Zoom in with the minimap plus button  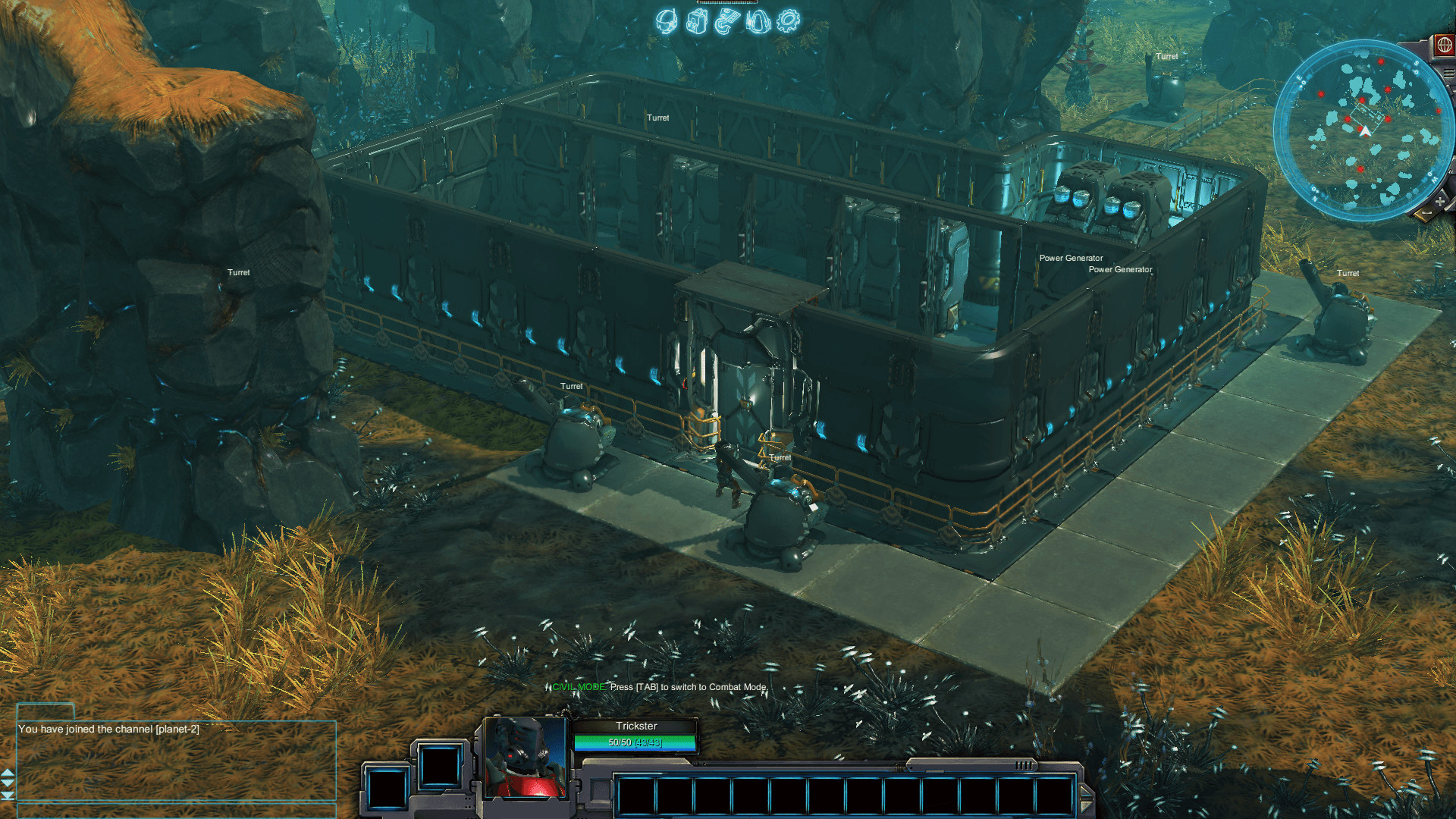pos(1439,200)
